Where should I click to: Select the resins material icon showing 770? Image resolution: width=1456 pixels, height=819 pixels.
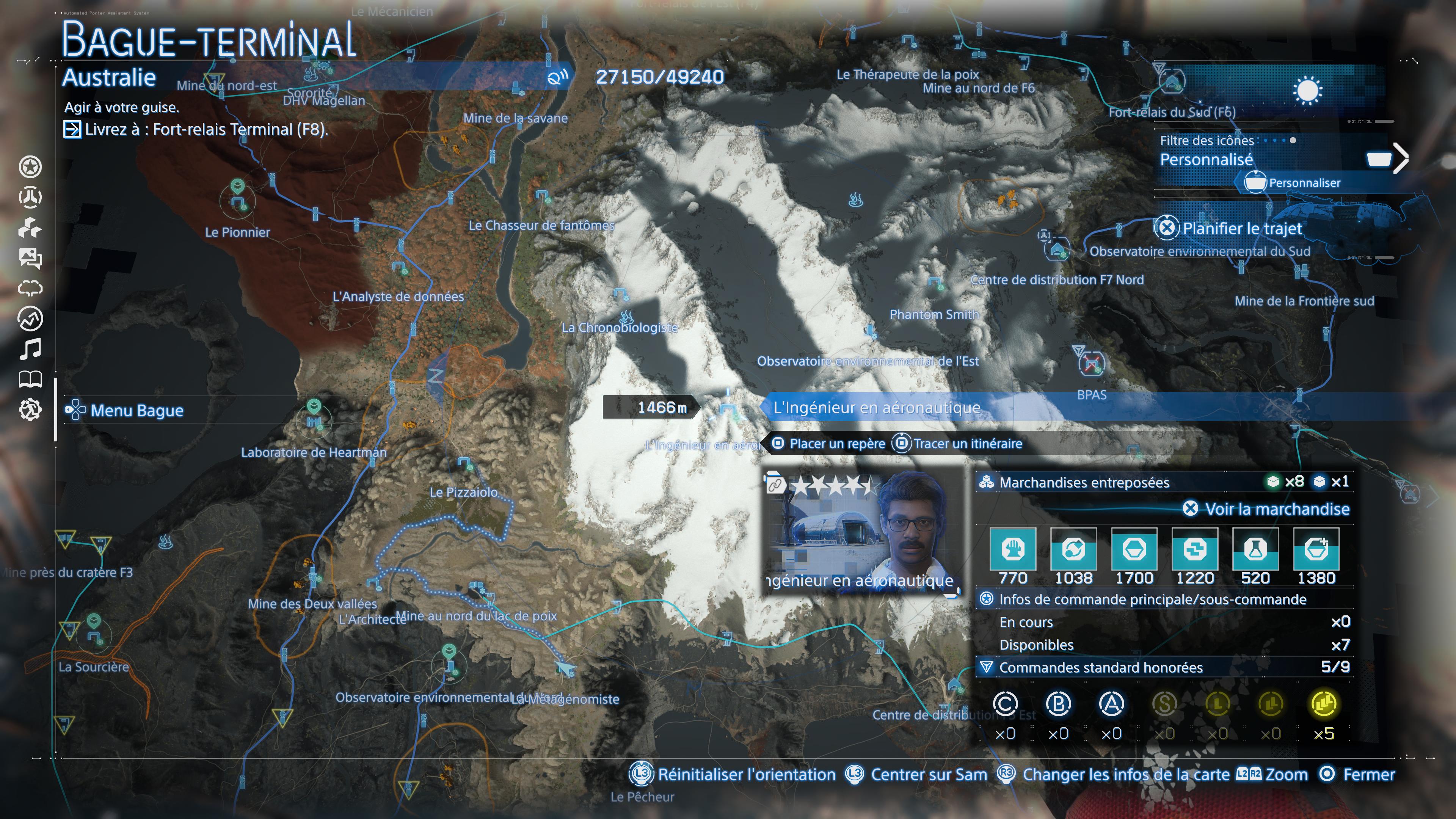pos(1014,551)
